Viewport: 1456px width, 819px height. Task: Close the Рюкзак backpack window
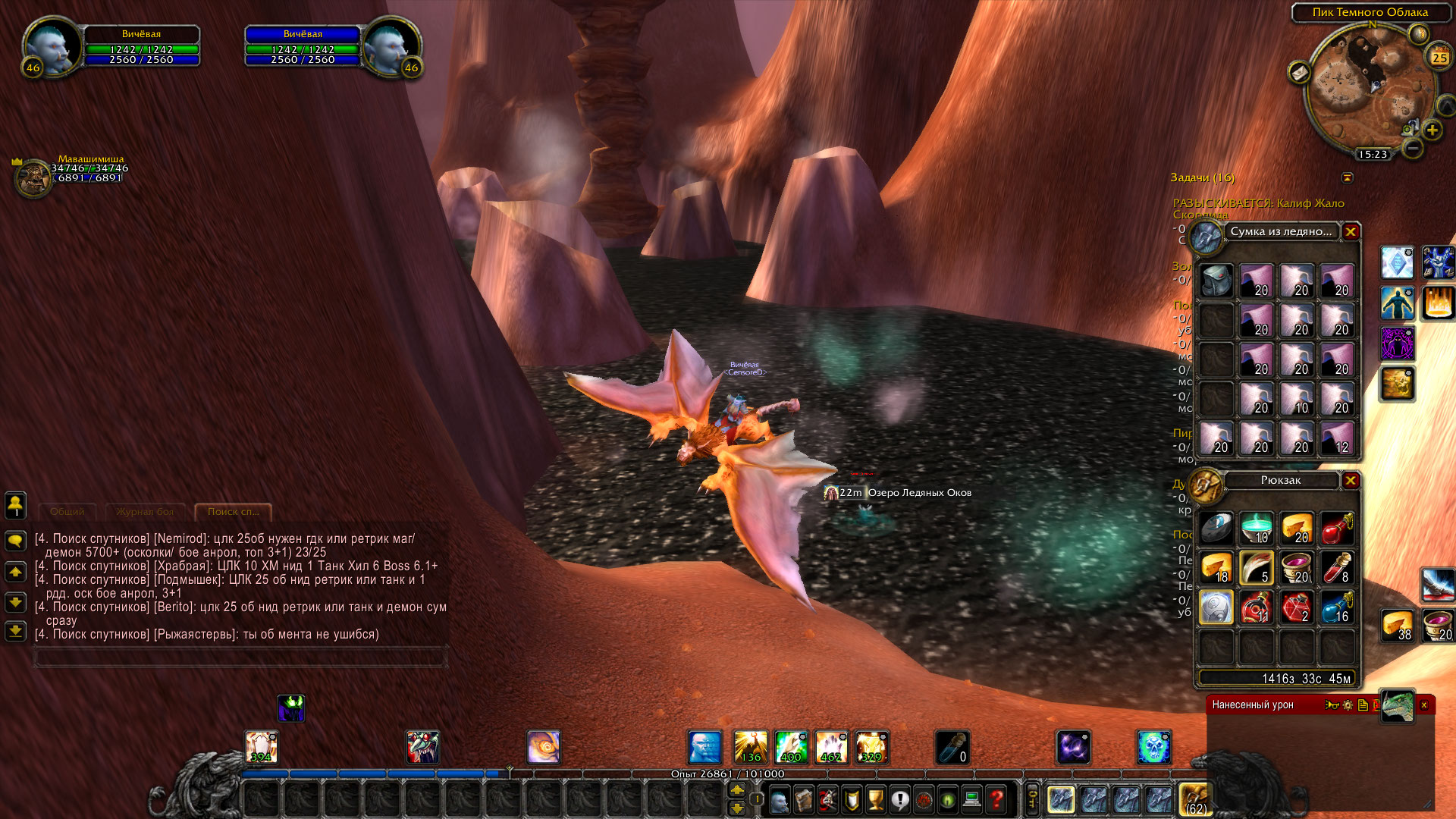1351,481
